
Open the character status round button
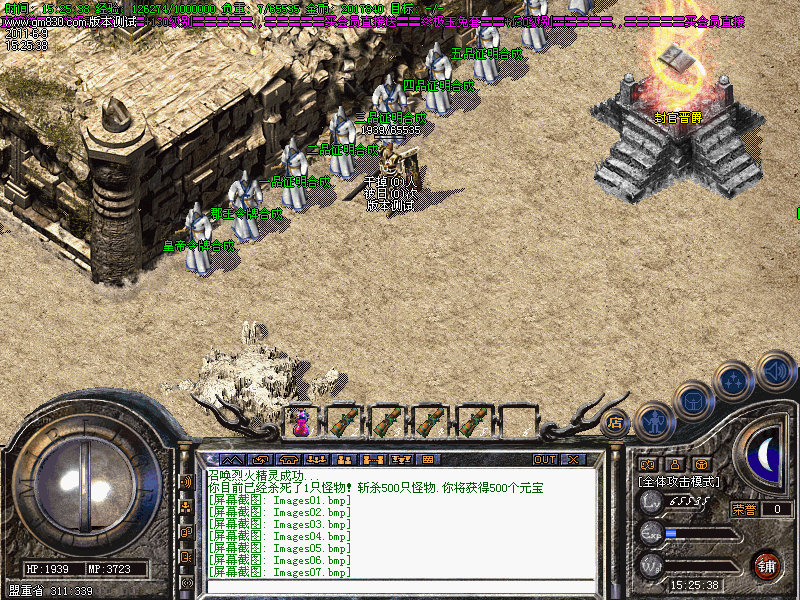(654, 421)
